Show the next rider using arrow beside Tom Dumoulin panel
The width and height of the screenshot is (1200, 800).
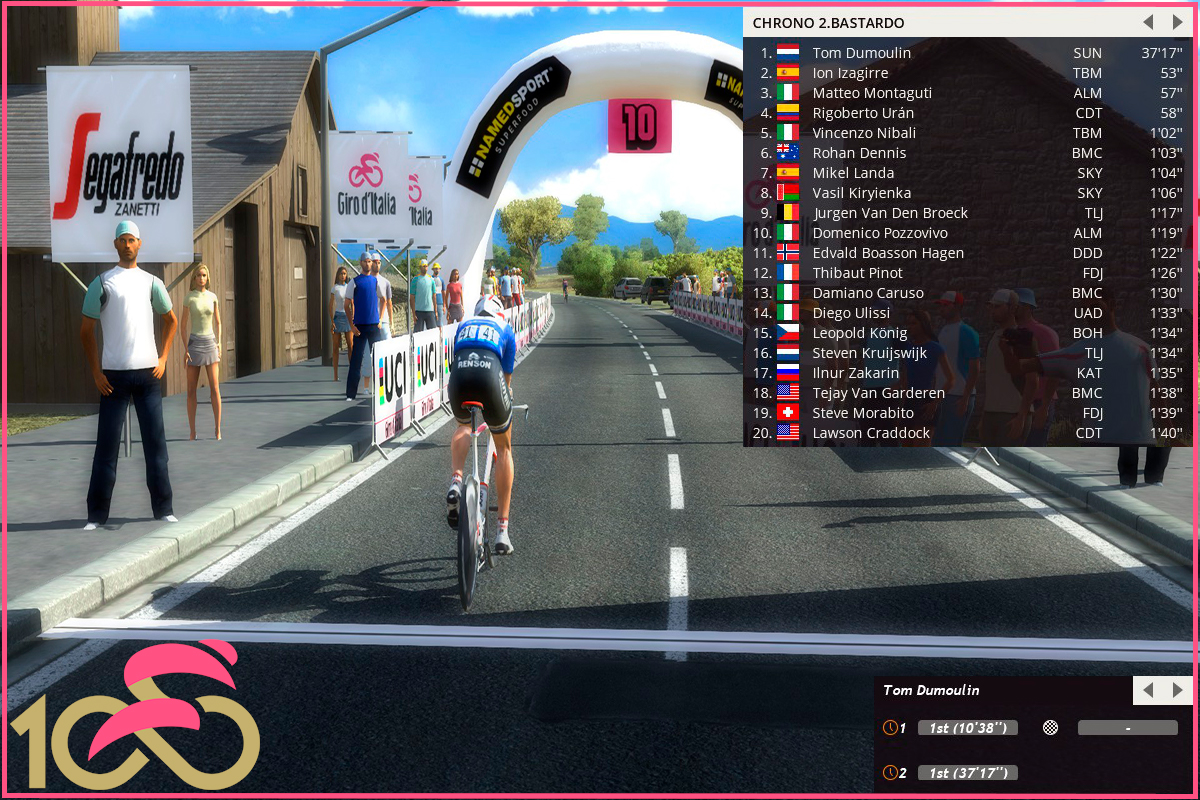[x=1177, y=690]
